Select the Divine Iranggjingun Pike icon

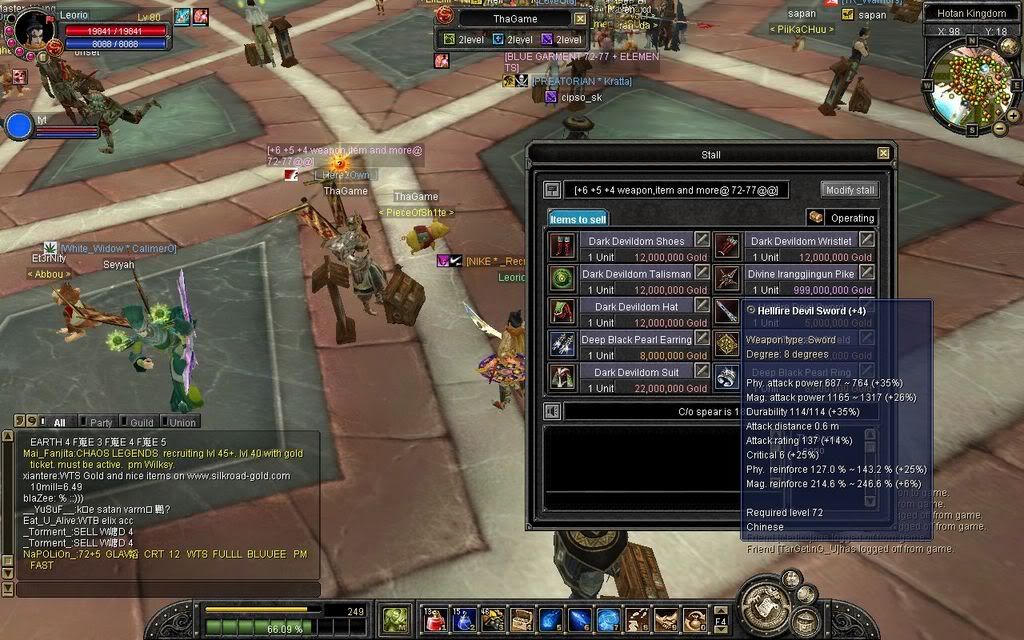727,278
